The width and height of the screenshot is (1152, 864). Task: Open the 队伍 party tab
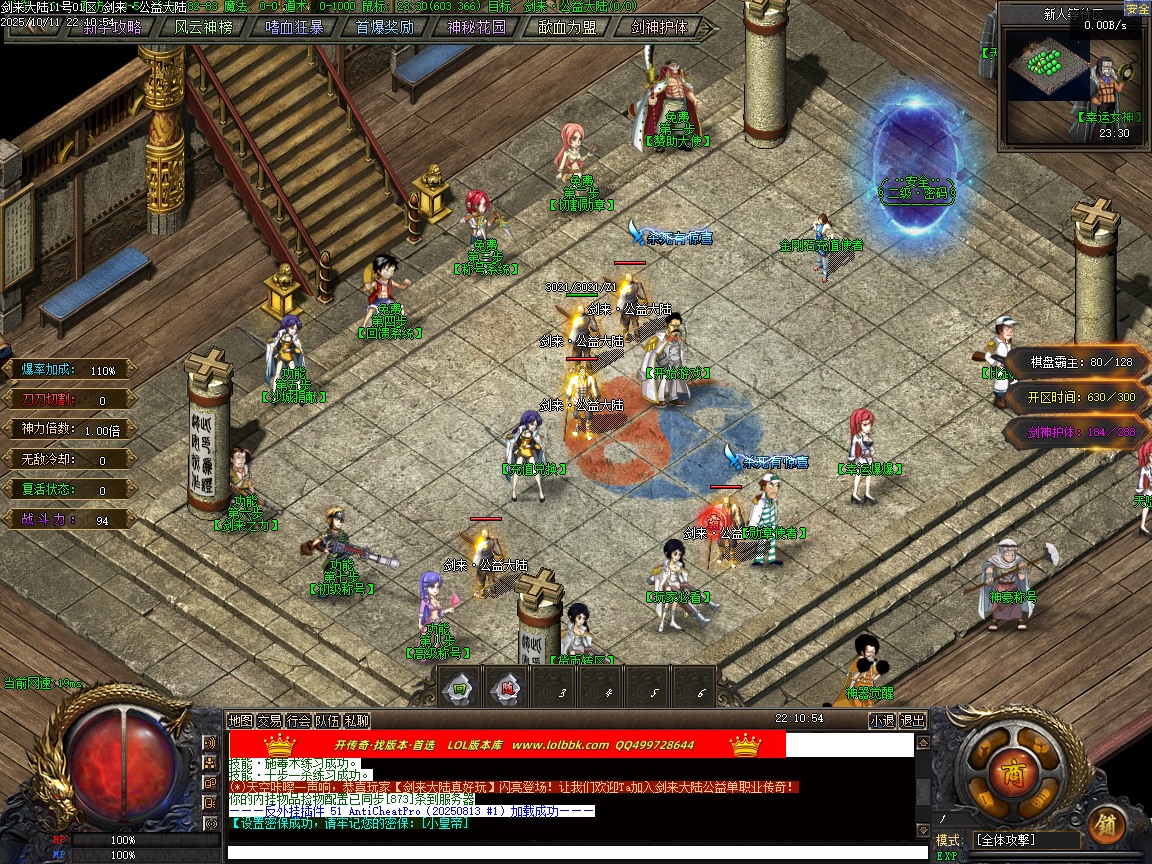pyautogui.click(x=327, y=720)
